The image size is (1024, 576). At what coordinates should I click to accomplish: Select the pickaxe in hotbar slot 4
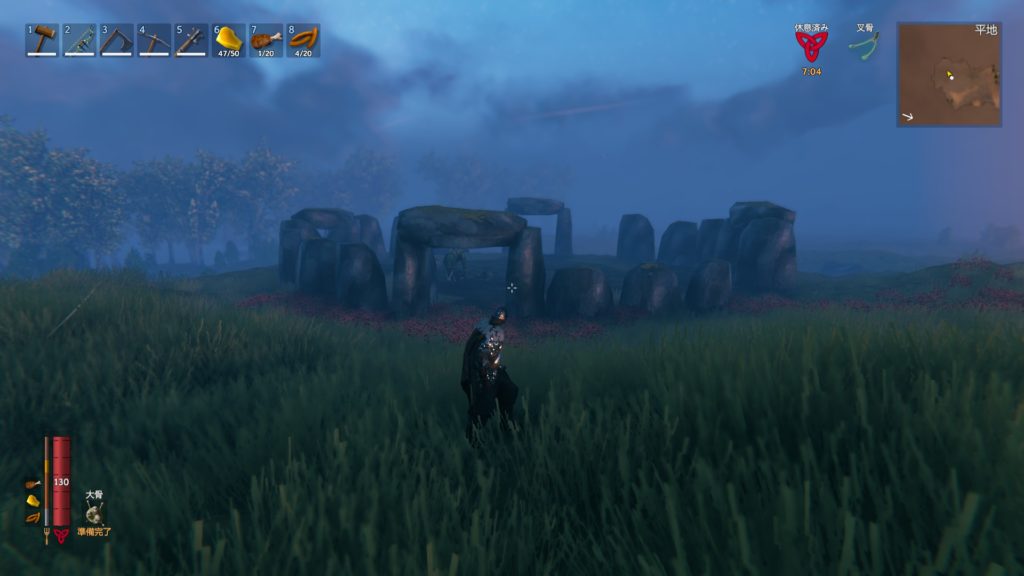[x=154, y=40]
